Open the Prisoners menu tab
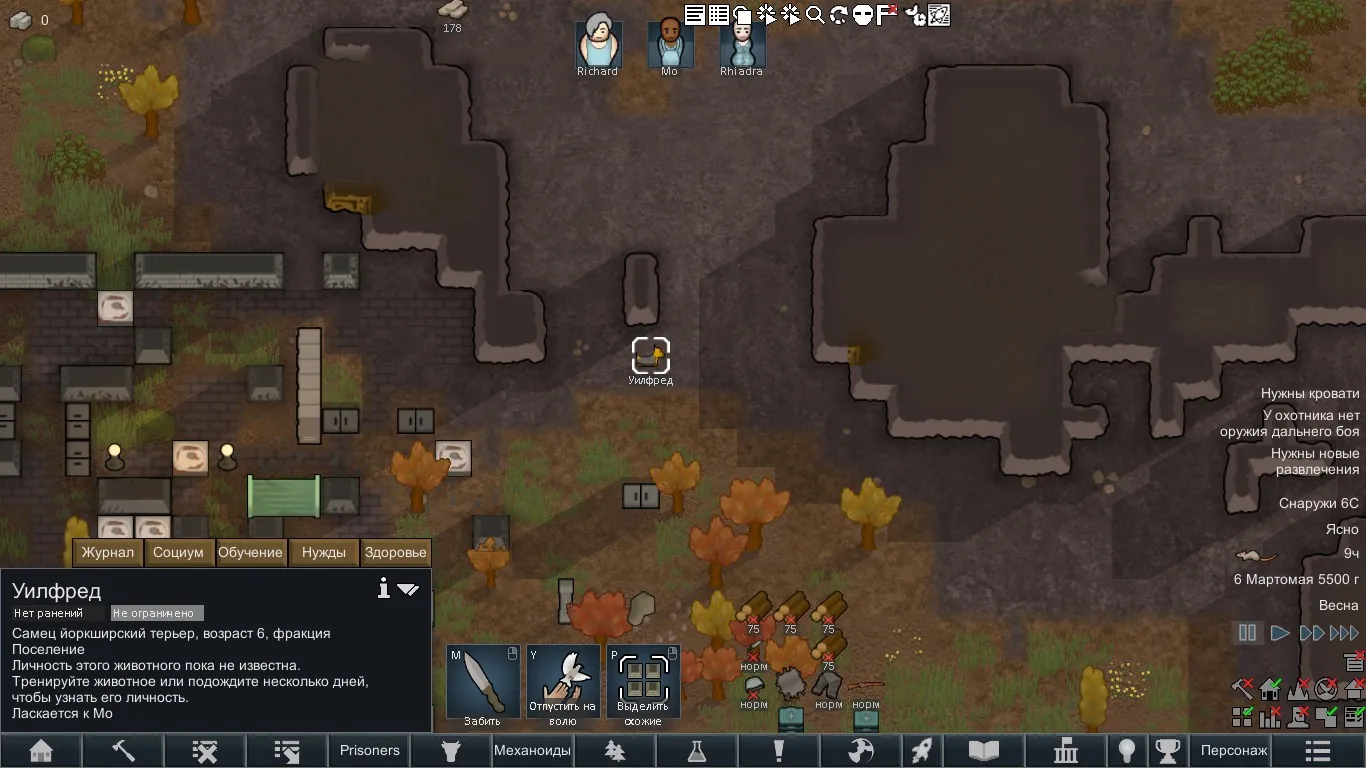1366x768 pixels. (369, 750)
